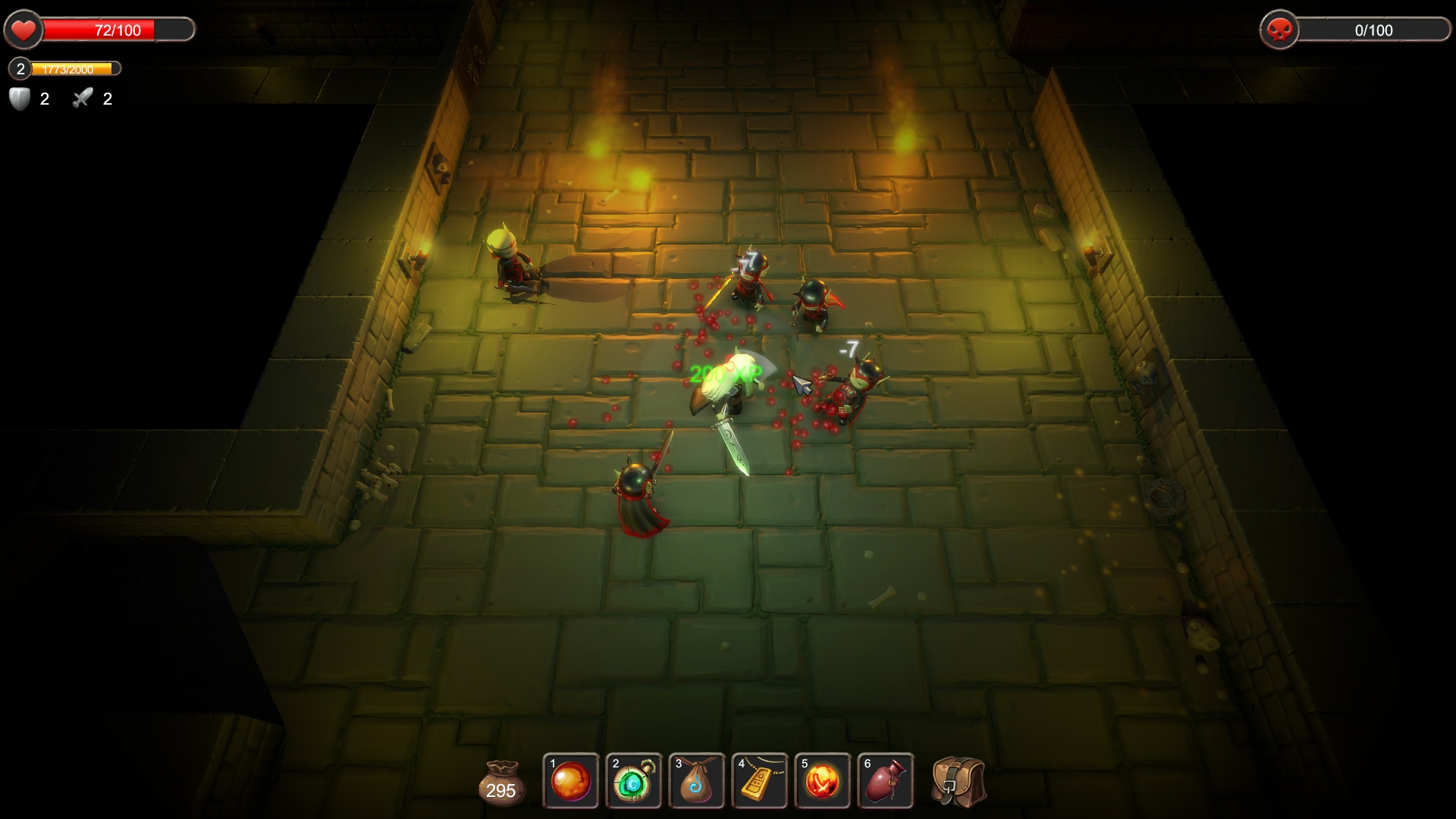This screenshot has height=819, width=1456.
Task: Click the skull progress bar showing 0/100
Action: [1373, 31]
